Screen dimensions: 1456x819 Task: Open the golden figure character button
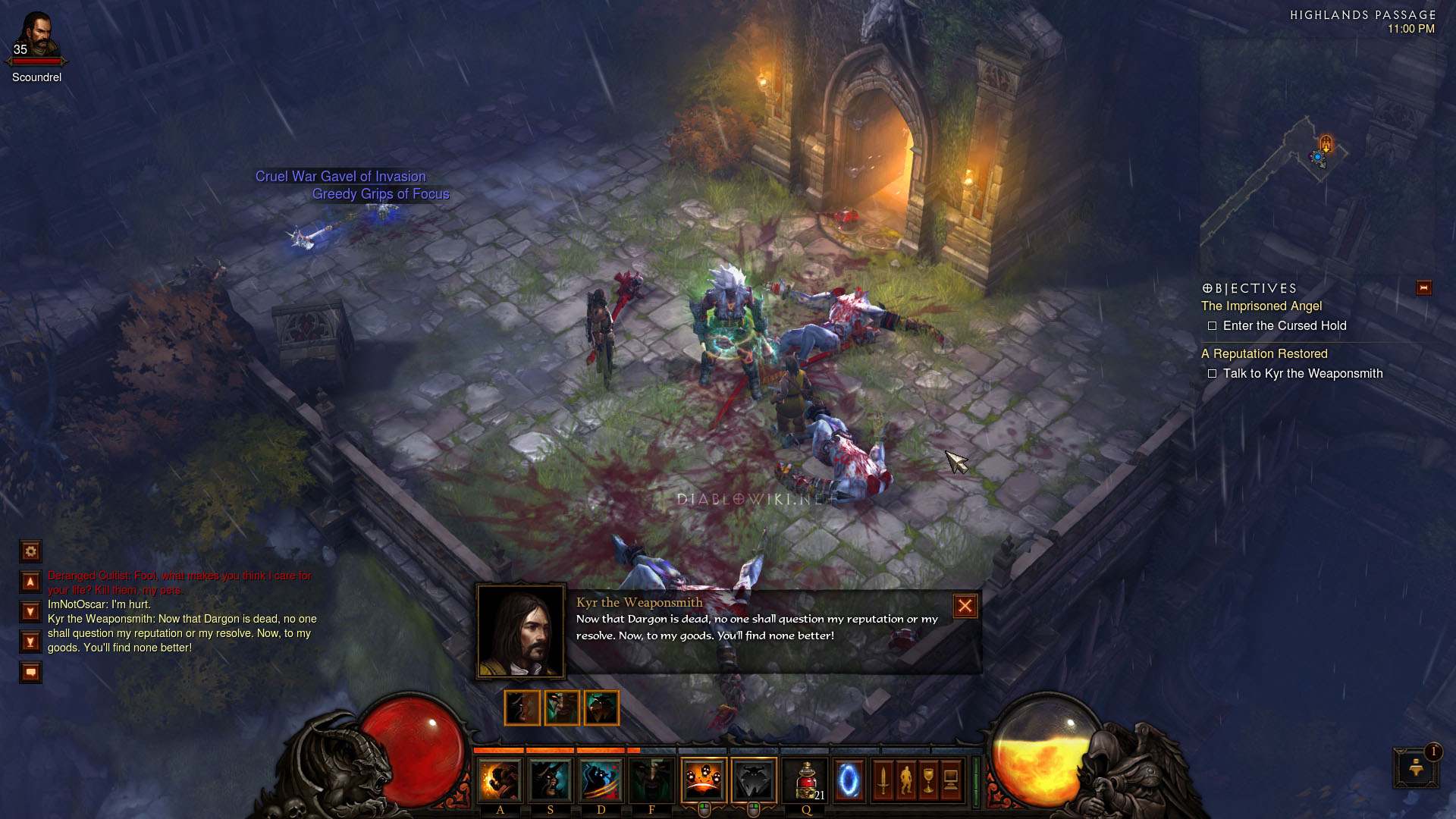click(x=905, y=780)
